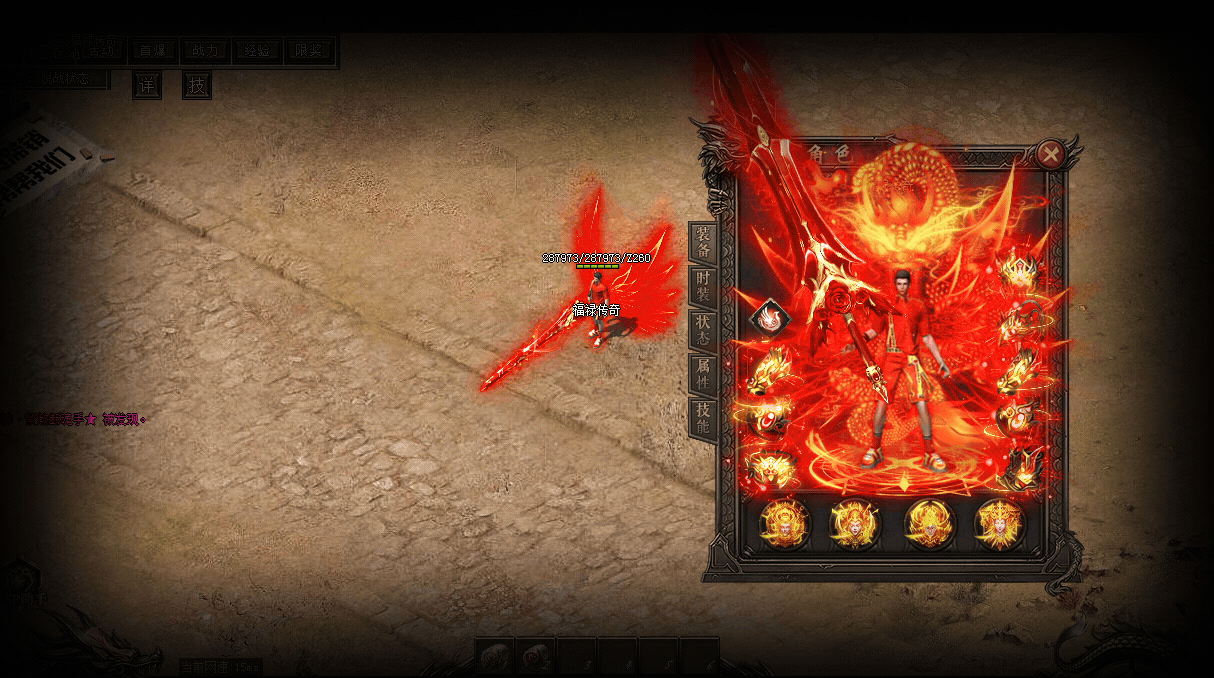Select hotbar slot 1 scroll item
The width and height of the screenshot is (1214, 678).
(496, 657)
